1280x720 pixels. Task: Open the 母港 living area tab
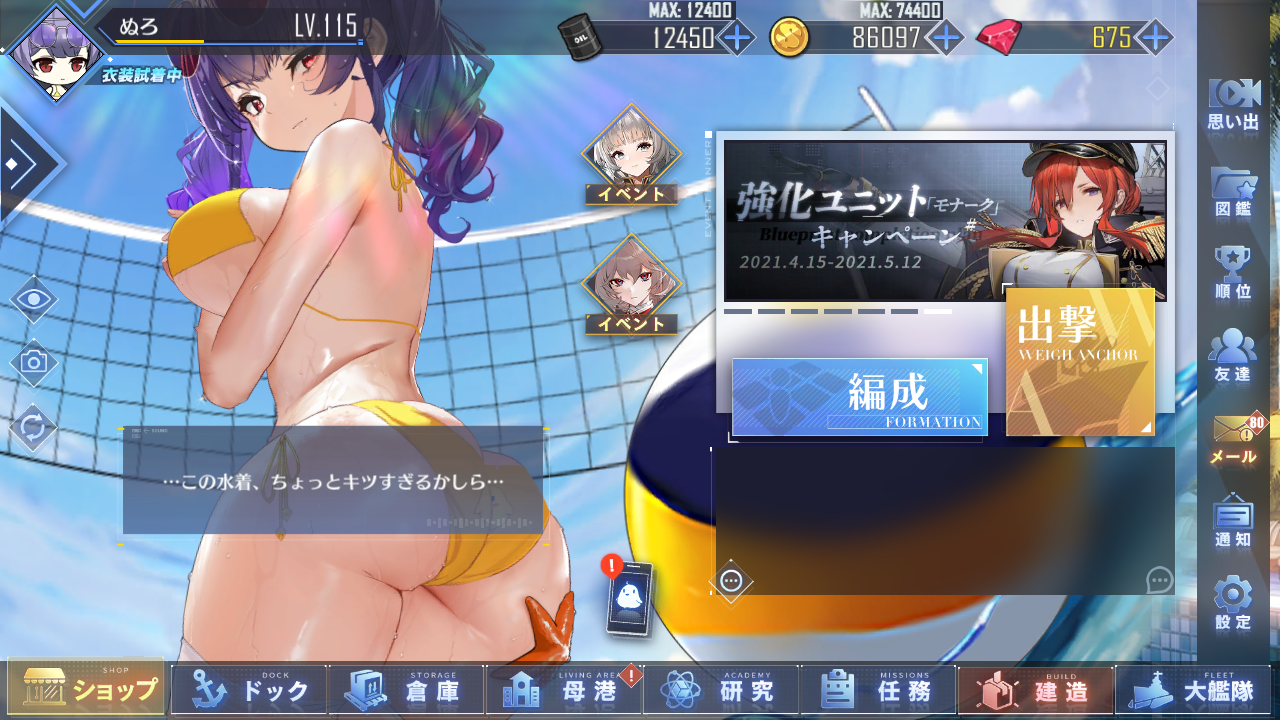coord(563,689)
